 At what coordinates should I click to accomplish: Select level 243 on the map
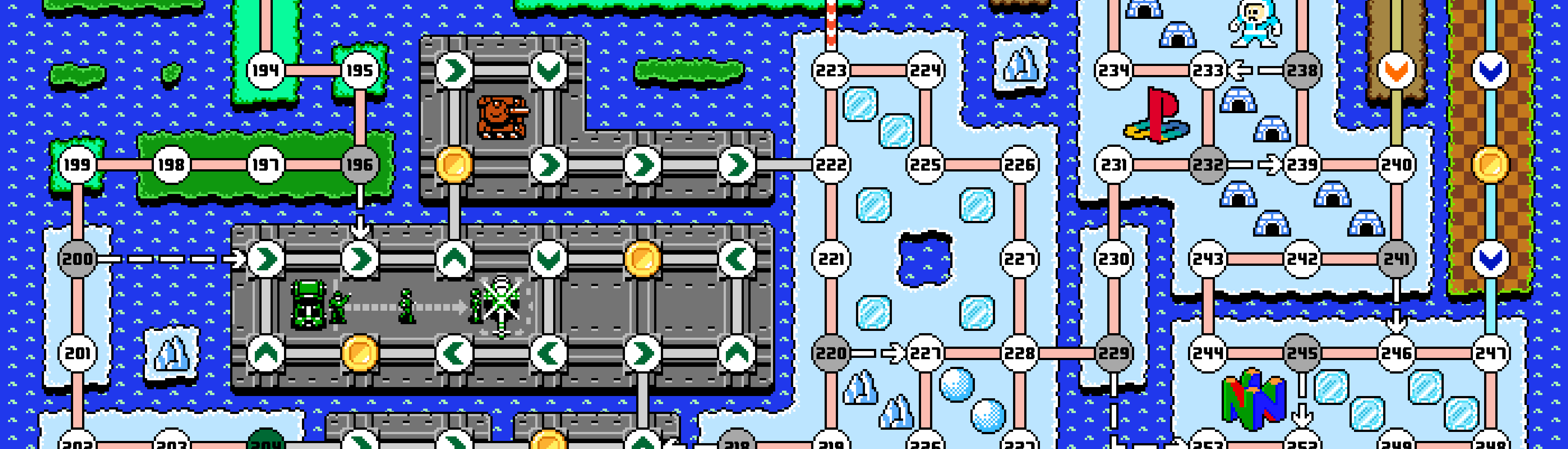tap(1208, 259)
